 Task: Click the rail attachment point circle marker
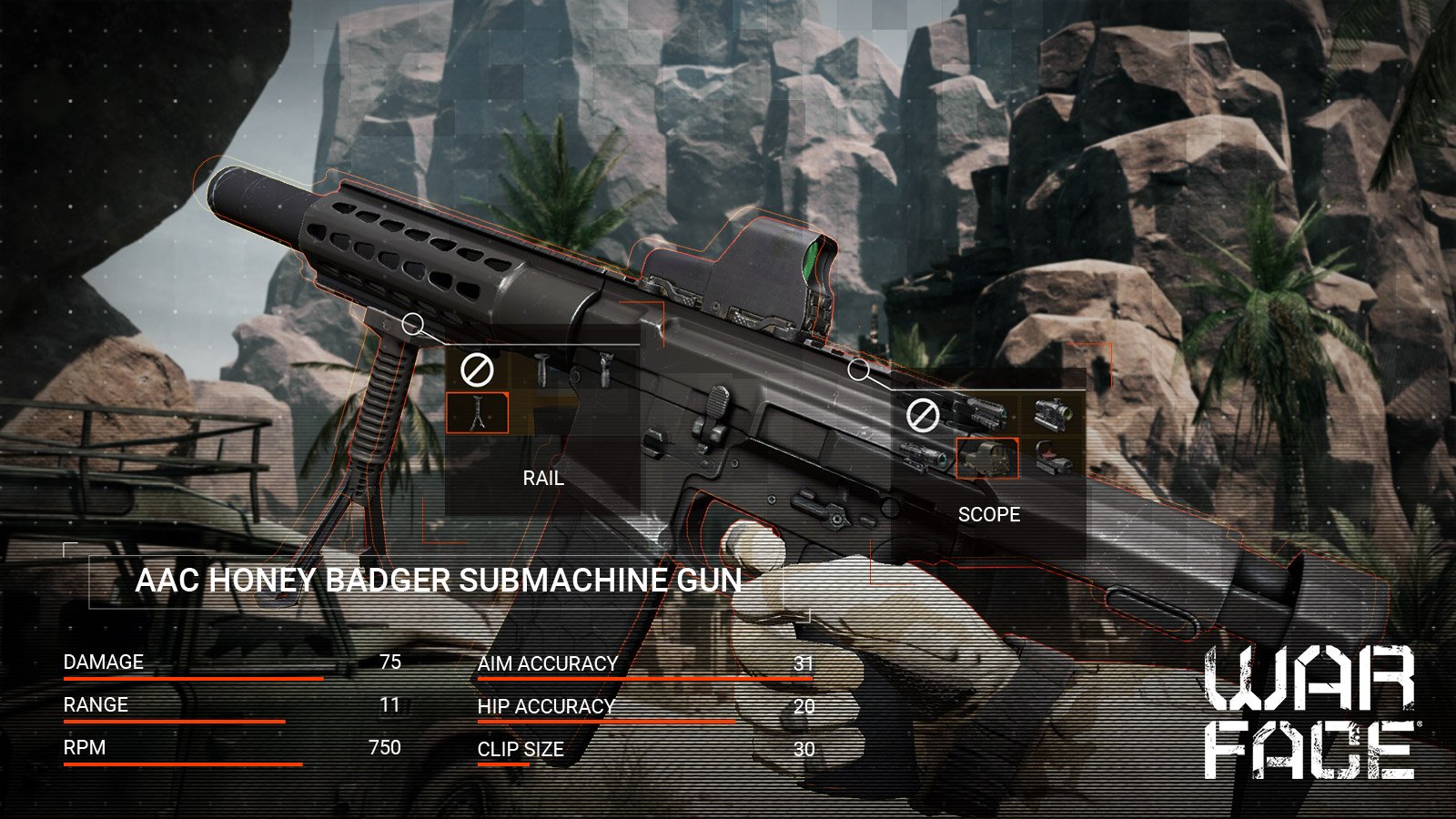coord(412,323)
